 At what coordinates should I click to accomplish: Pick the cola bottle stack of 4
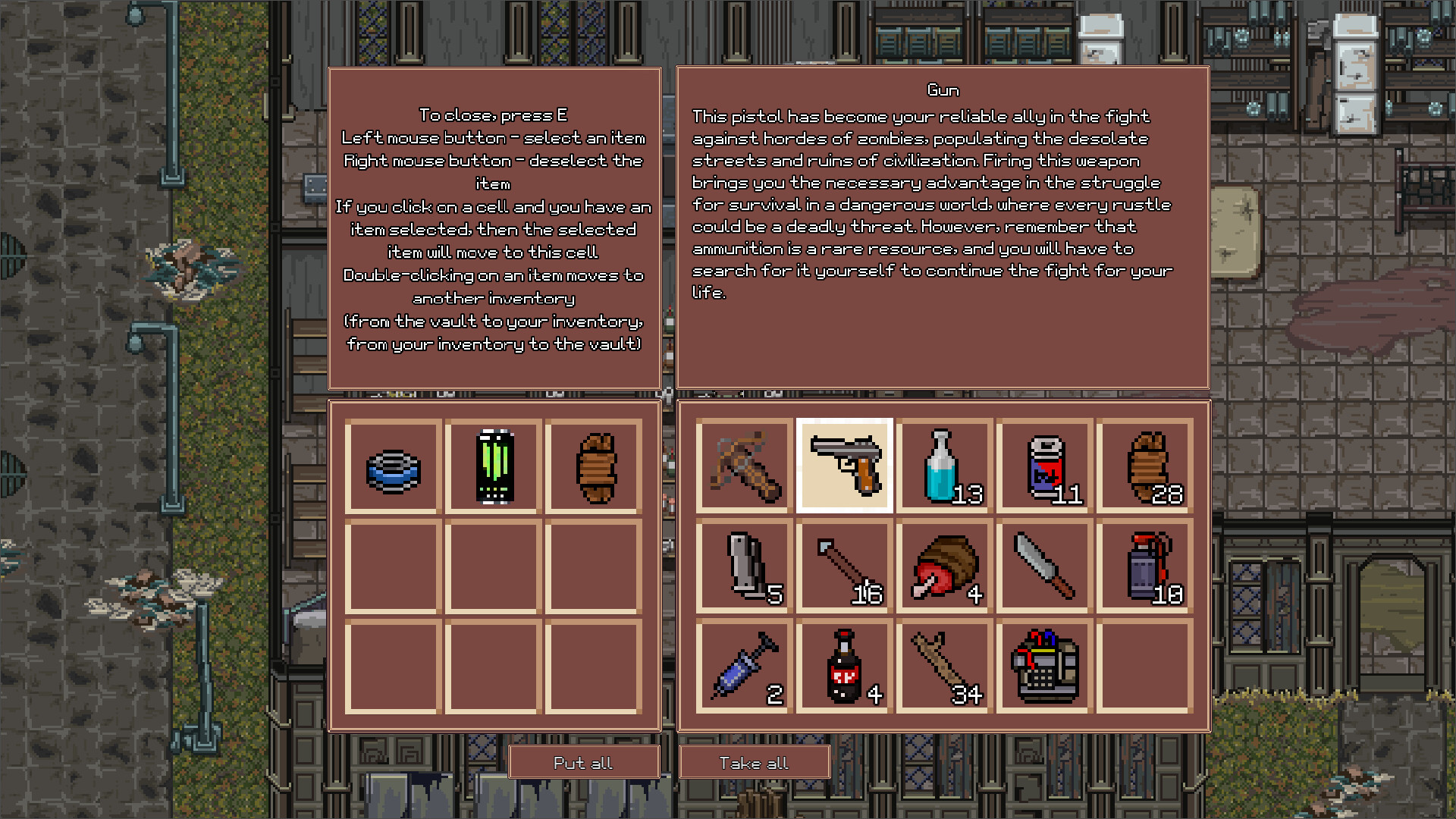(x=844, y=667)
